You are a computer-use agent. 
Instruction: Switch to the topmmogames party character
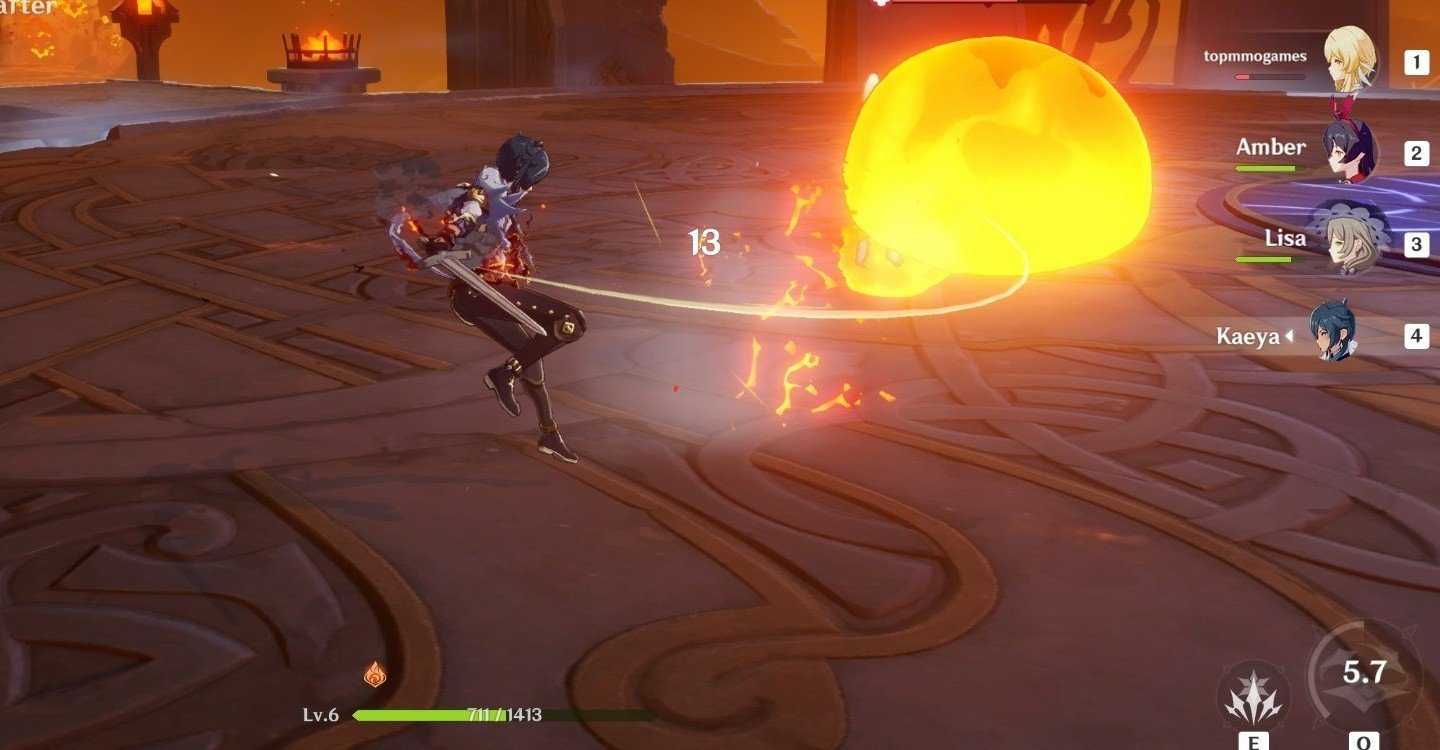click(1349, 61)
